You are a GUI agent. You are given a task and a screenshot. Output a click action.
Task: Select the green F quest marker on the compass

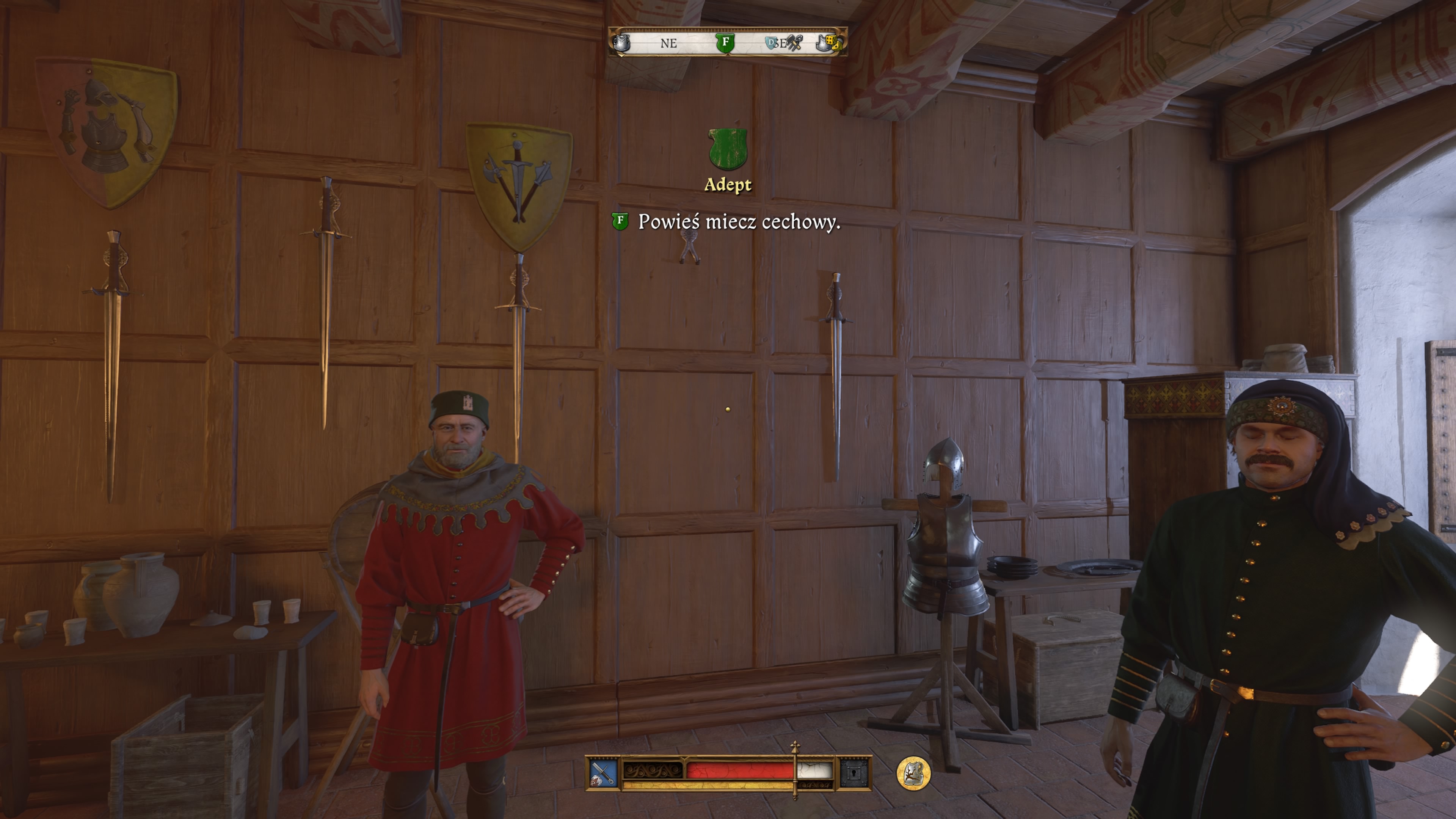[726, 43]
